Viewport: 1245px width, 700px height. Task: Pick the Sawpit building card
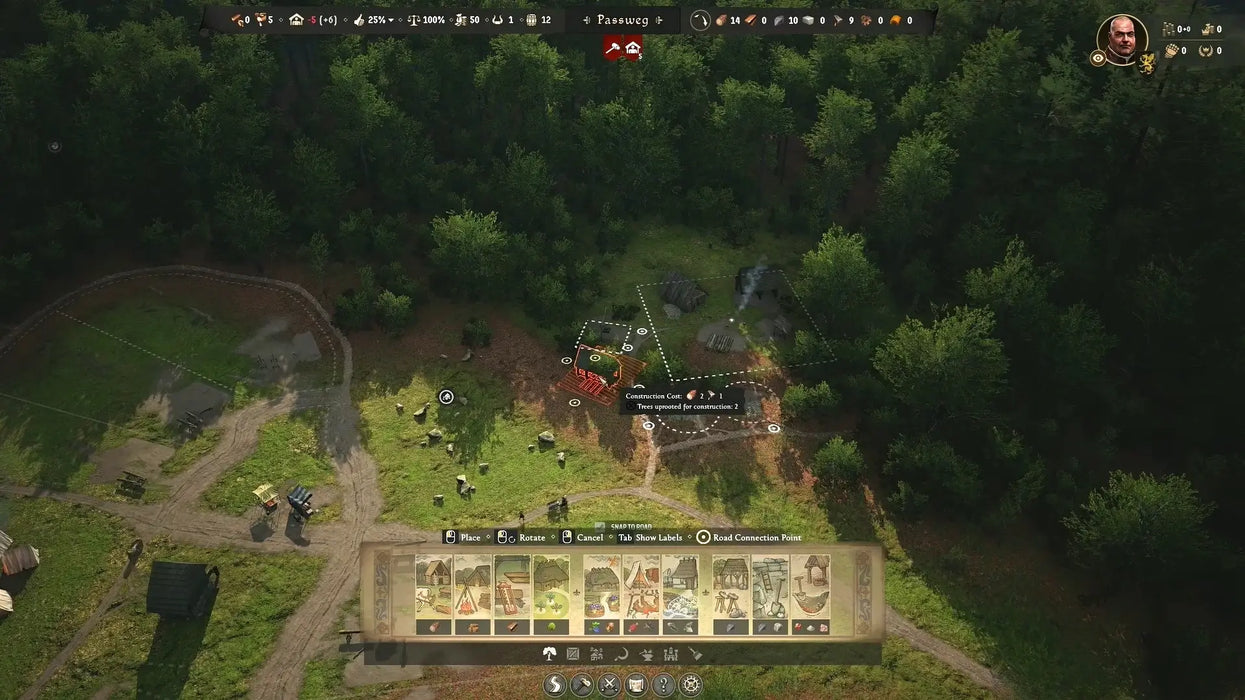pyautogui.click(x=512, y=588)
